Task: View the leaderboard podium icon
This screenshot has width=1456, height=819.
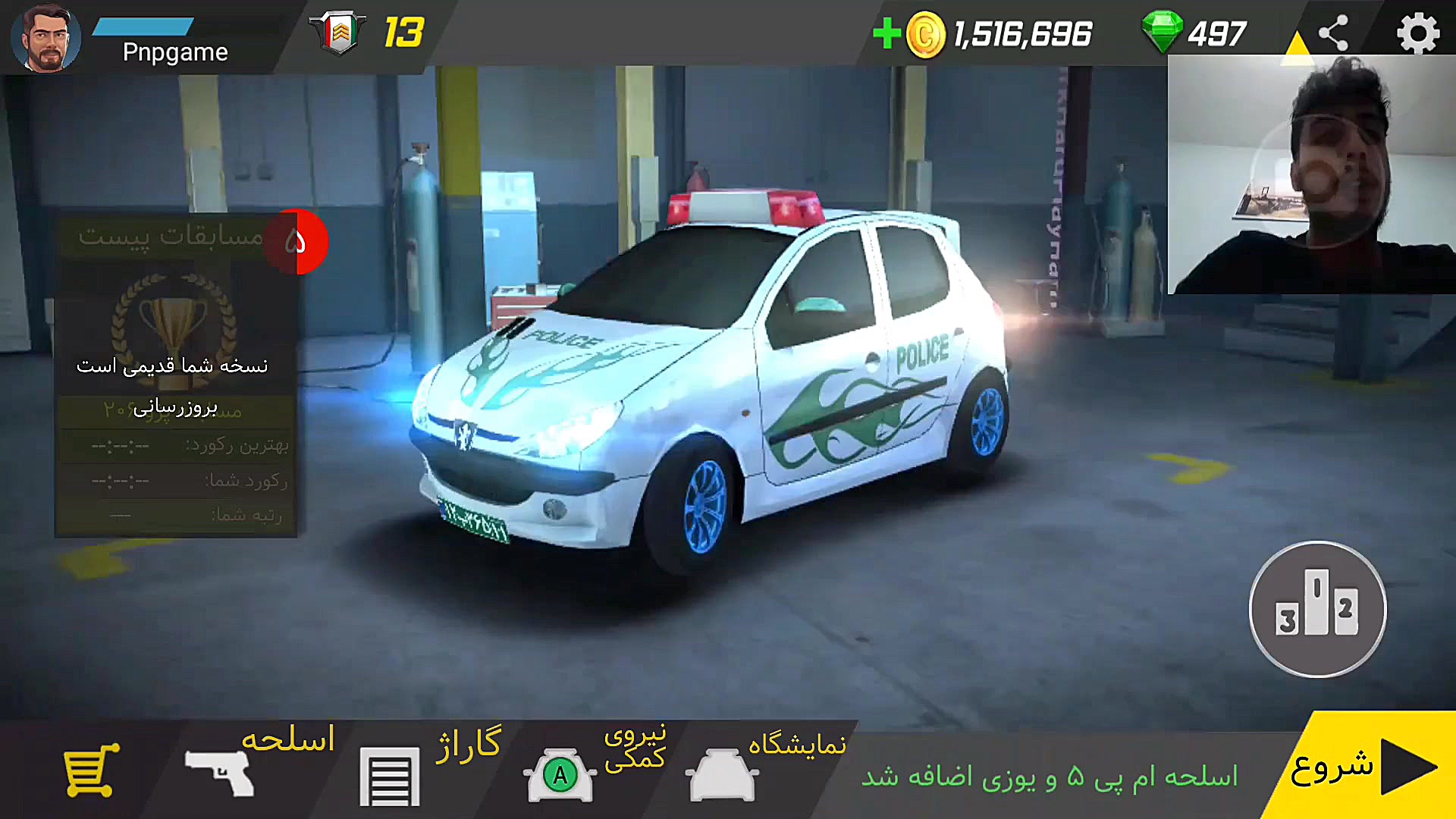Action: (x=1318, y=609)
